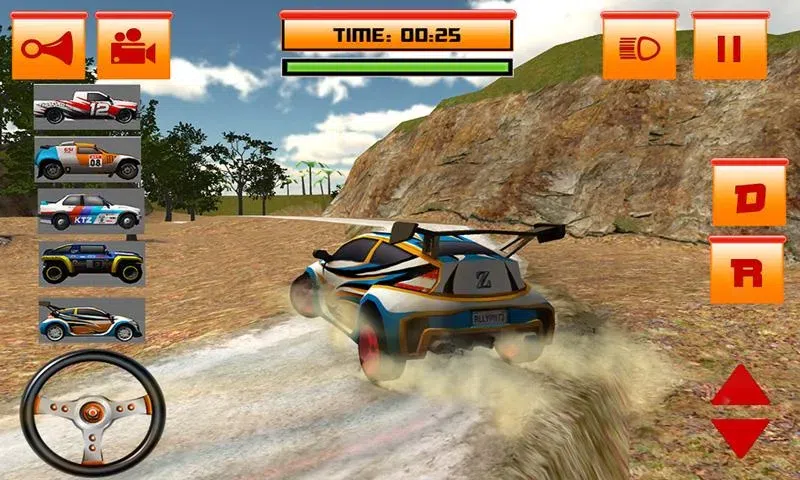
Task: Pick the white KTZ rally car
Action: click(90, 212)
